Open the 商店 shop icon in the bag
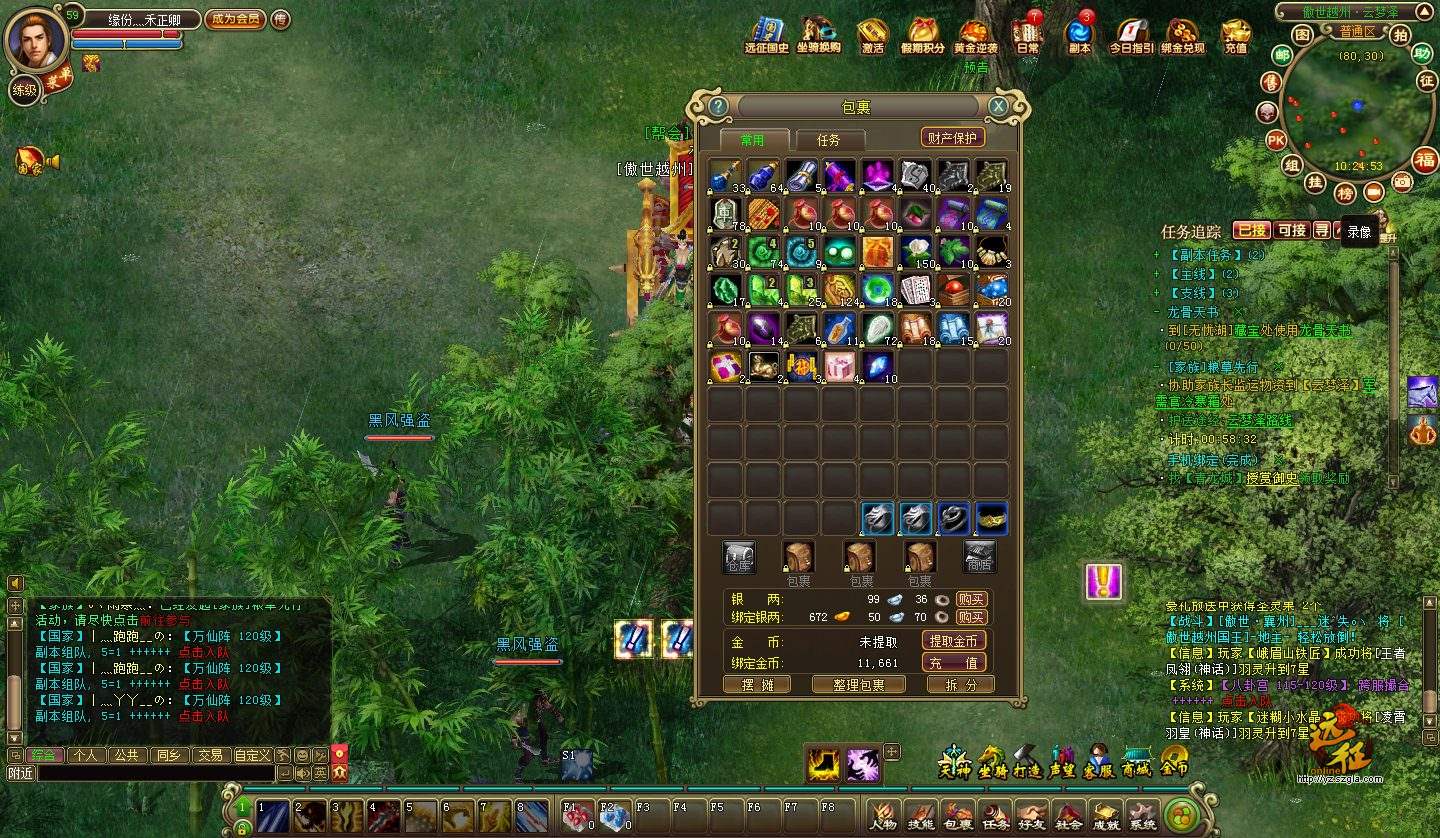The image size is (1440, 838). click(980, 558)
